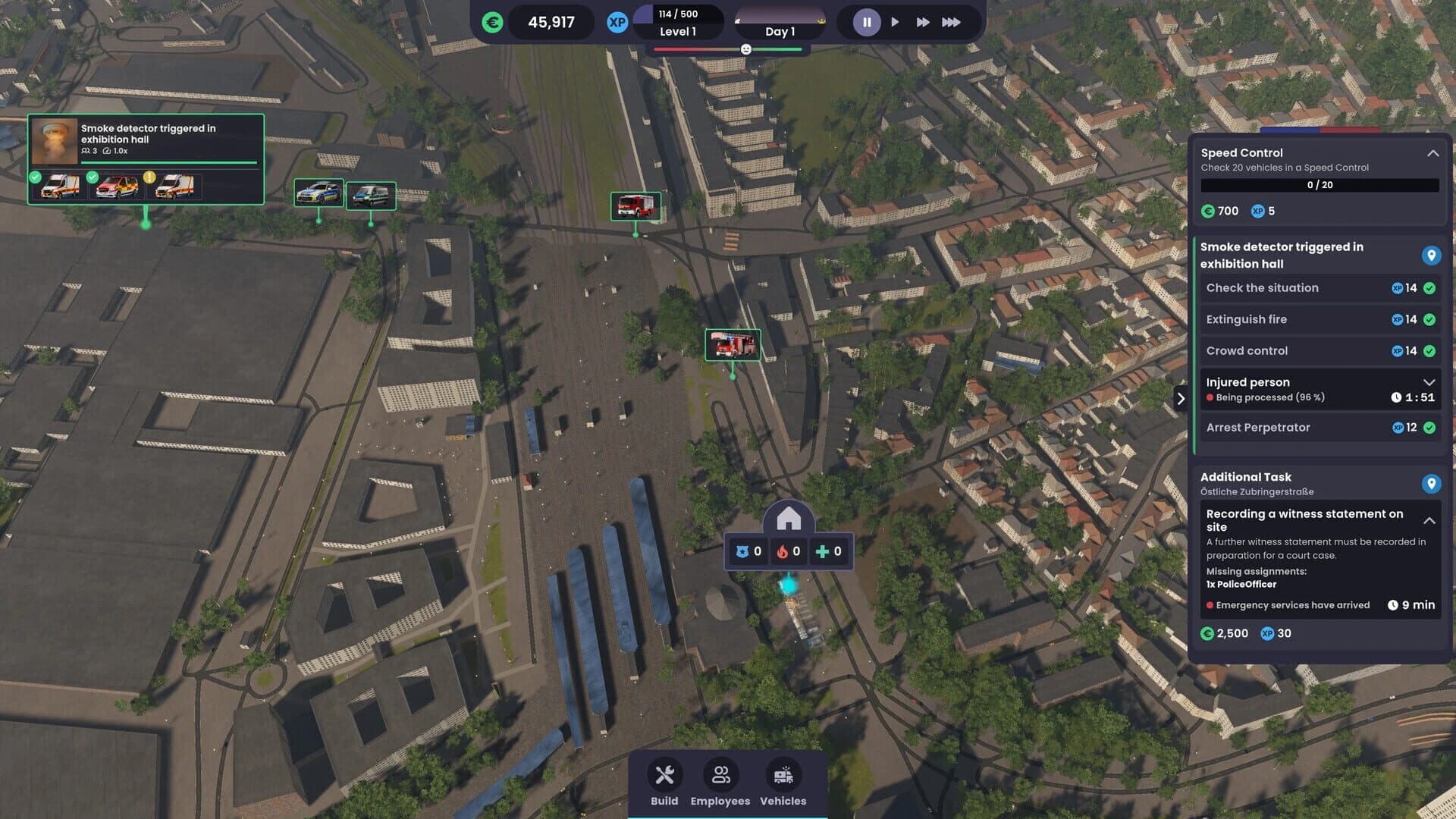Expand the right side panel arrow
The image size is (1456, 819).
click(x=1181, y=397)
